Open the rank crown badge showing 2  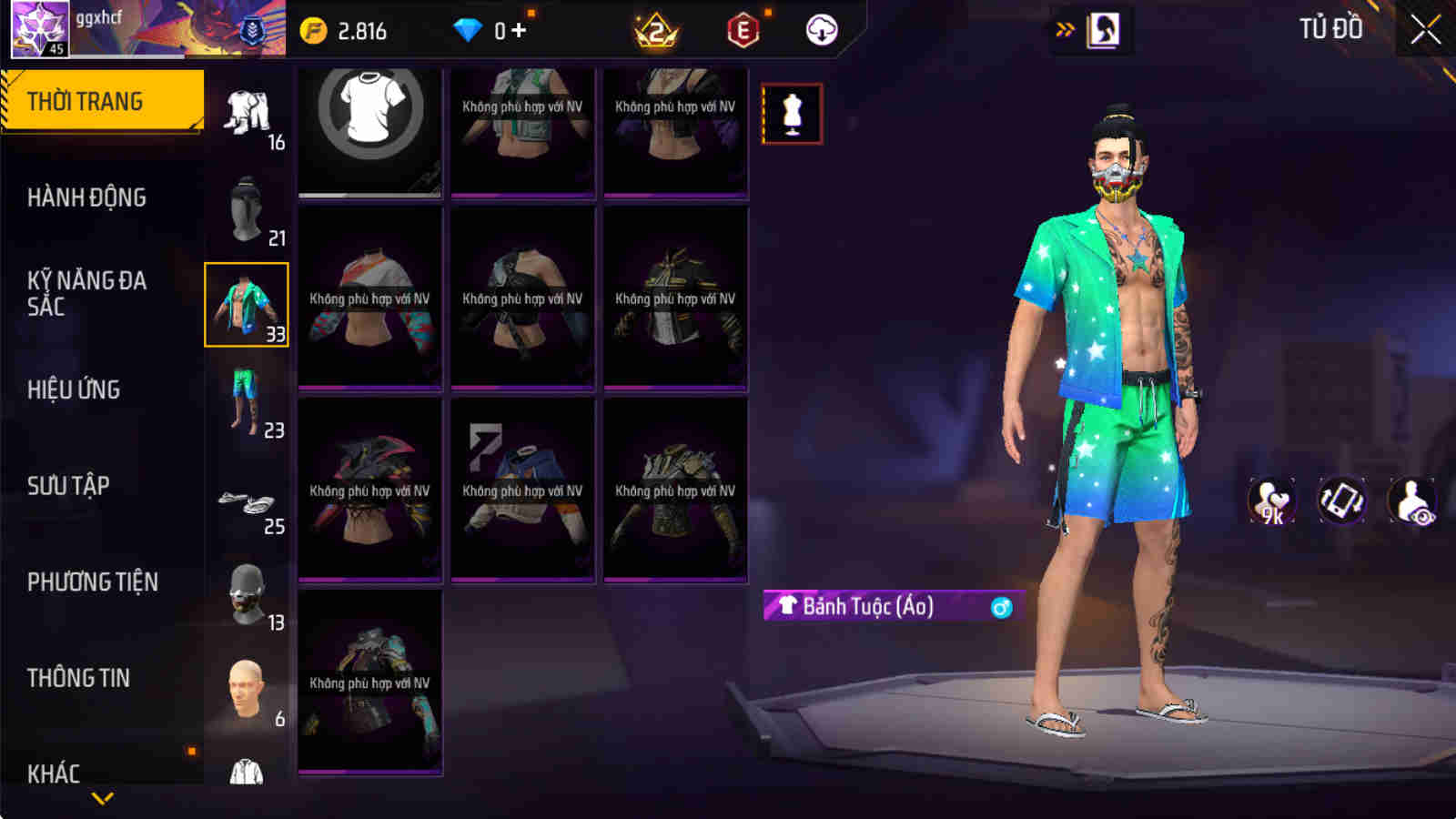click(x=657, y=28)
